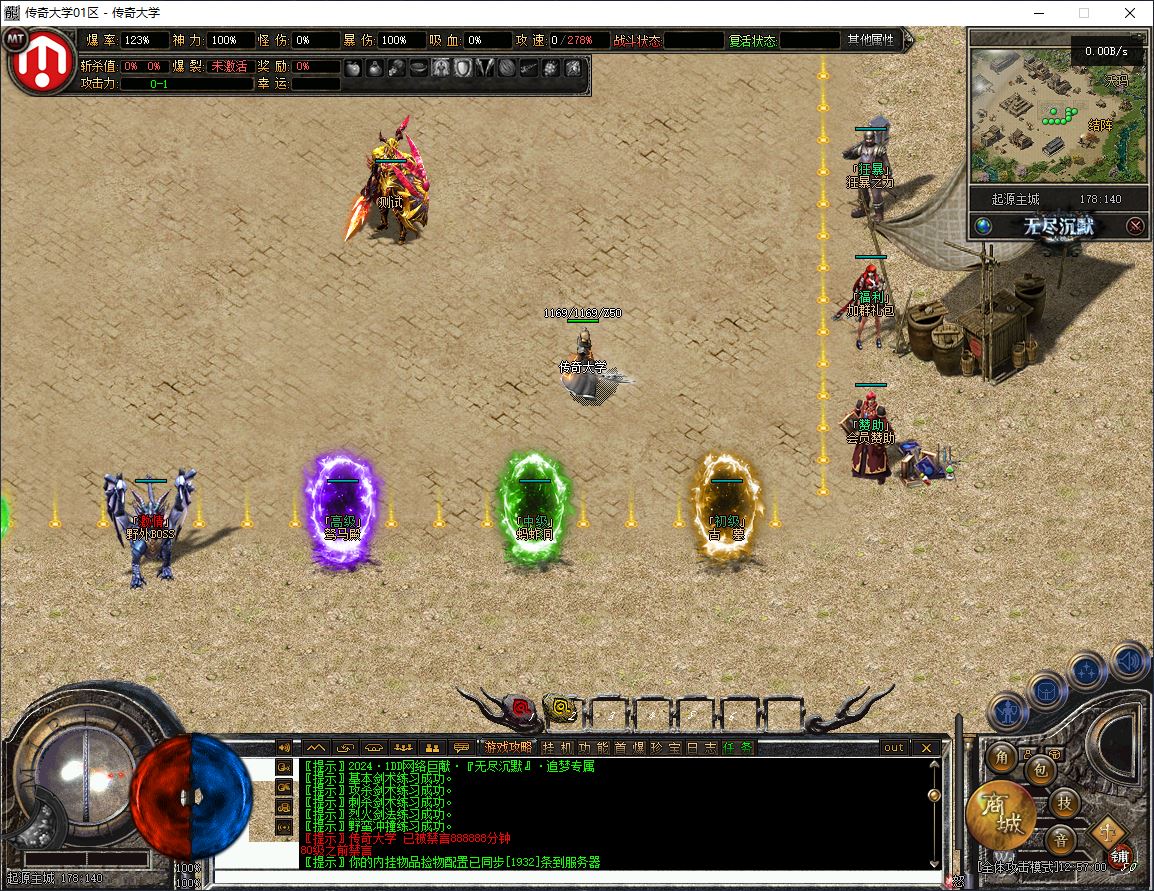Open the 游戏攻略 game guide tab
1154x891 pixels.
(x=507, y=747)
